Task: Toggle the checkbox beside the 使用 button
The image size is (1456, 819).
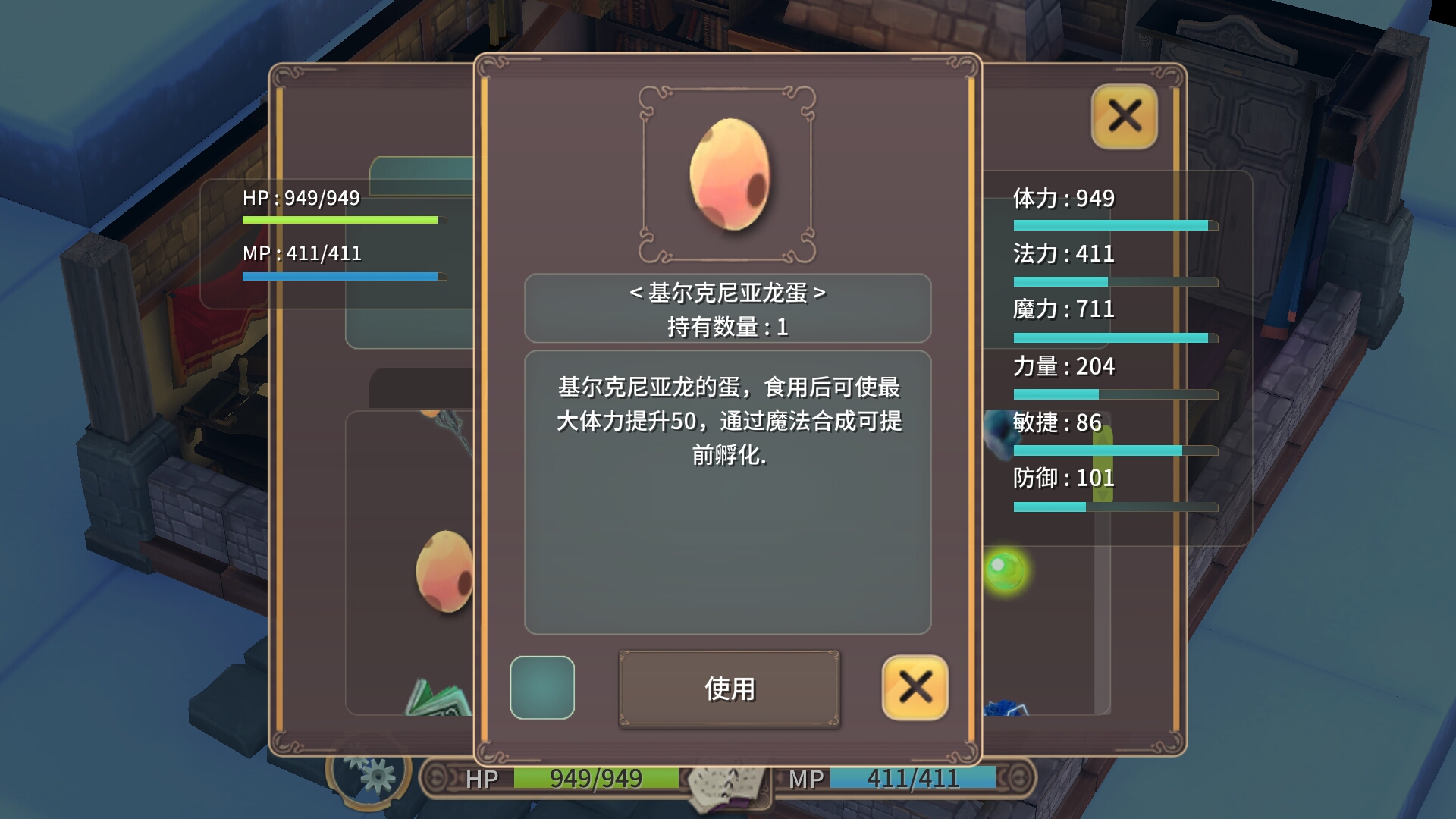Action: pos(544,687)
